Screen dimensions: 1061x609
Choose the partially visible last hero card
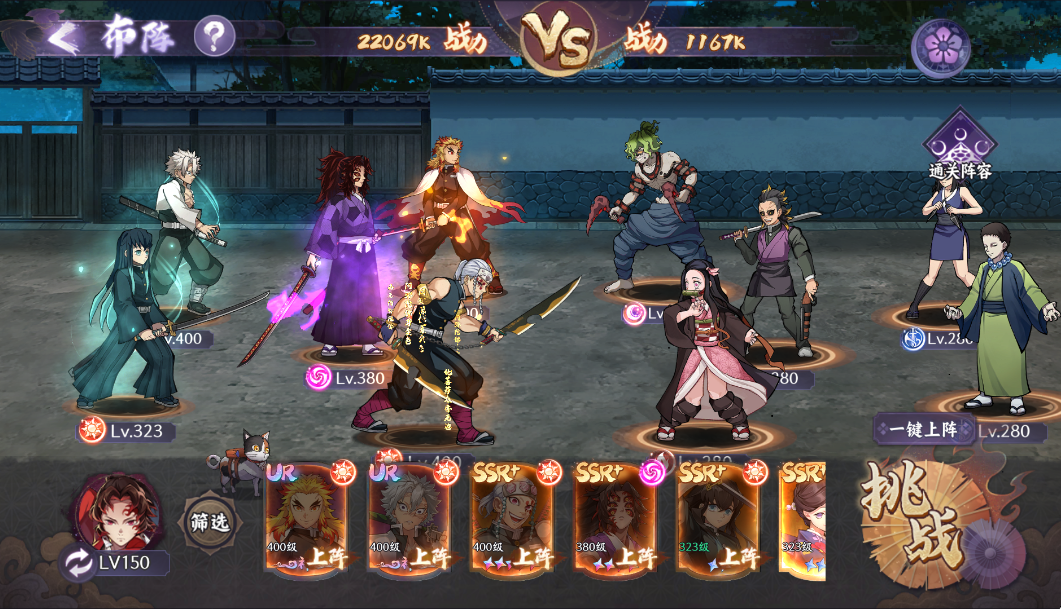coord(803,518)
